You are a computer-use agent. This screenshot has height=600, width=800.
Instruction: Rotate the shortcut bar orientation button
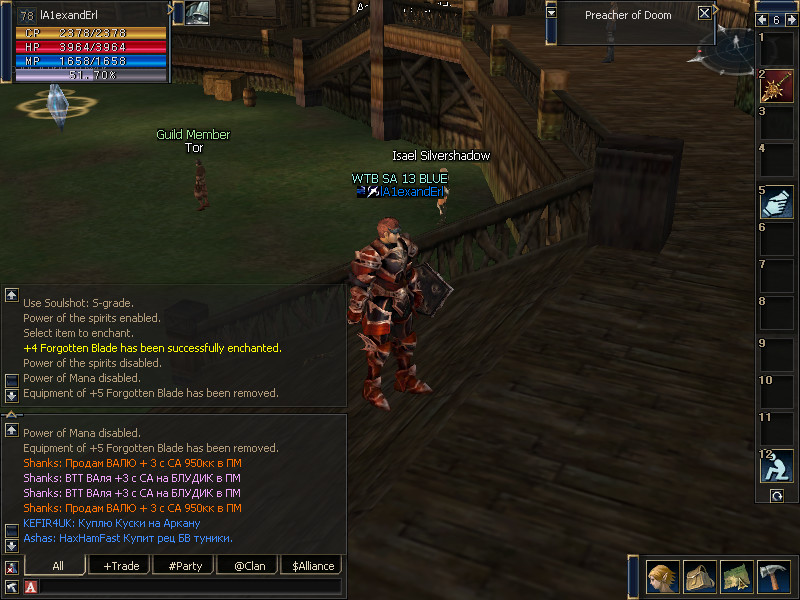776,496
